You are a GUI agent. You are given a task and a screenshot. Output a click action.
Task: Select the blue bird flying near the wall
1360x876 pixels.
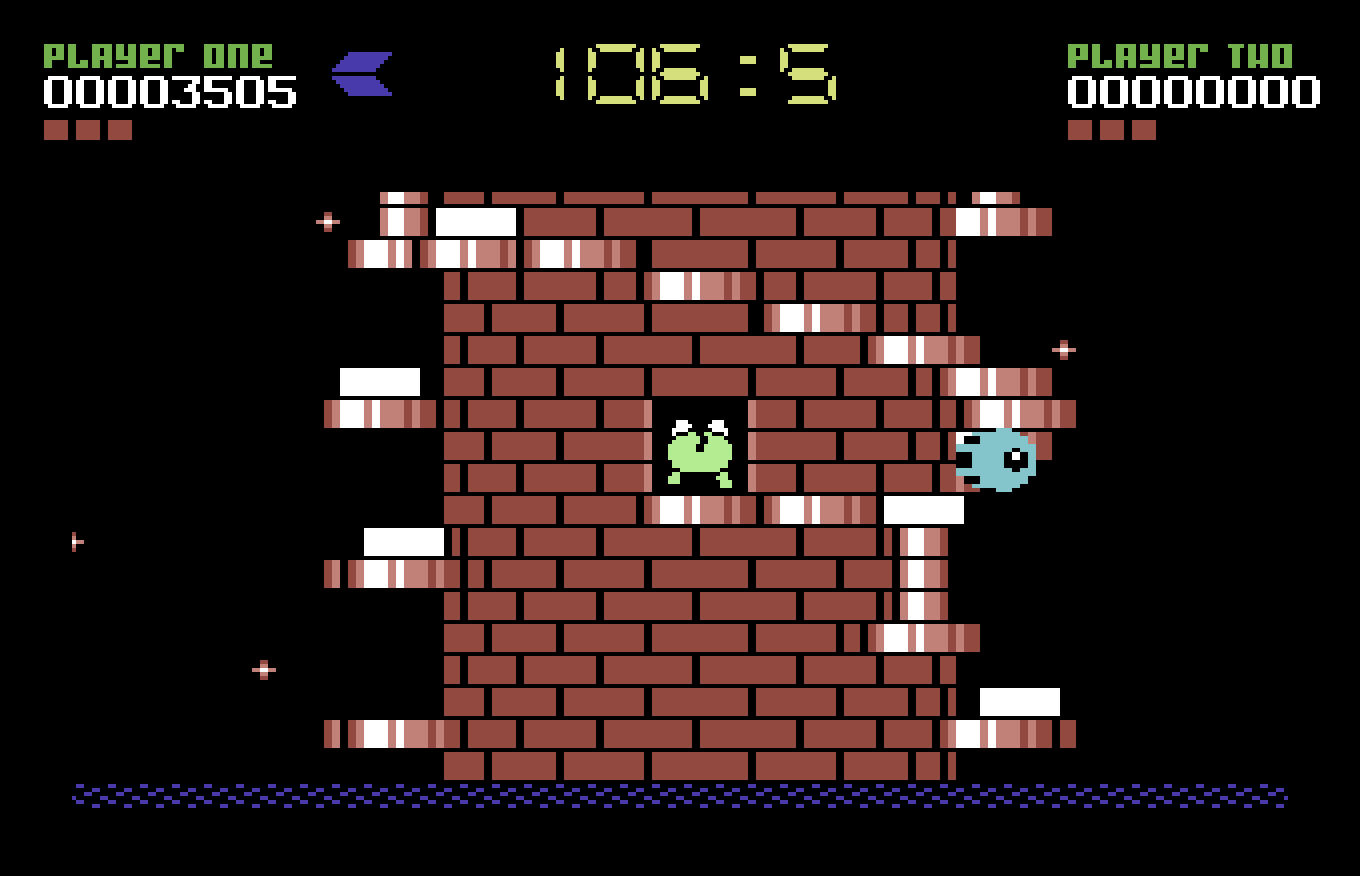tap(995, 460)
